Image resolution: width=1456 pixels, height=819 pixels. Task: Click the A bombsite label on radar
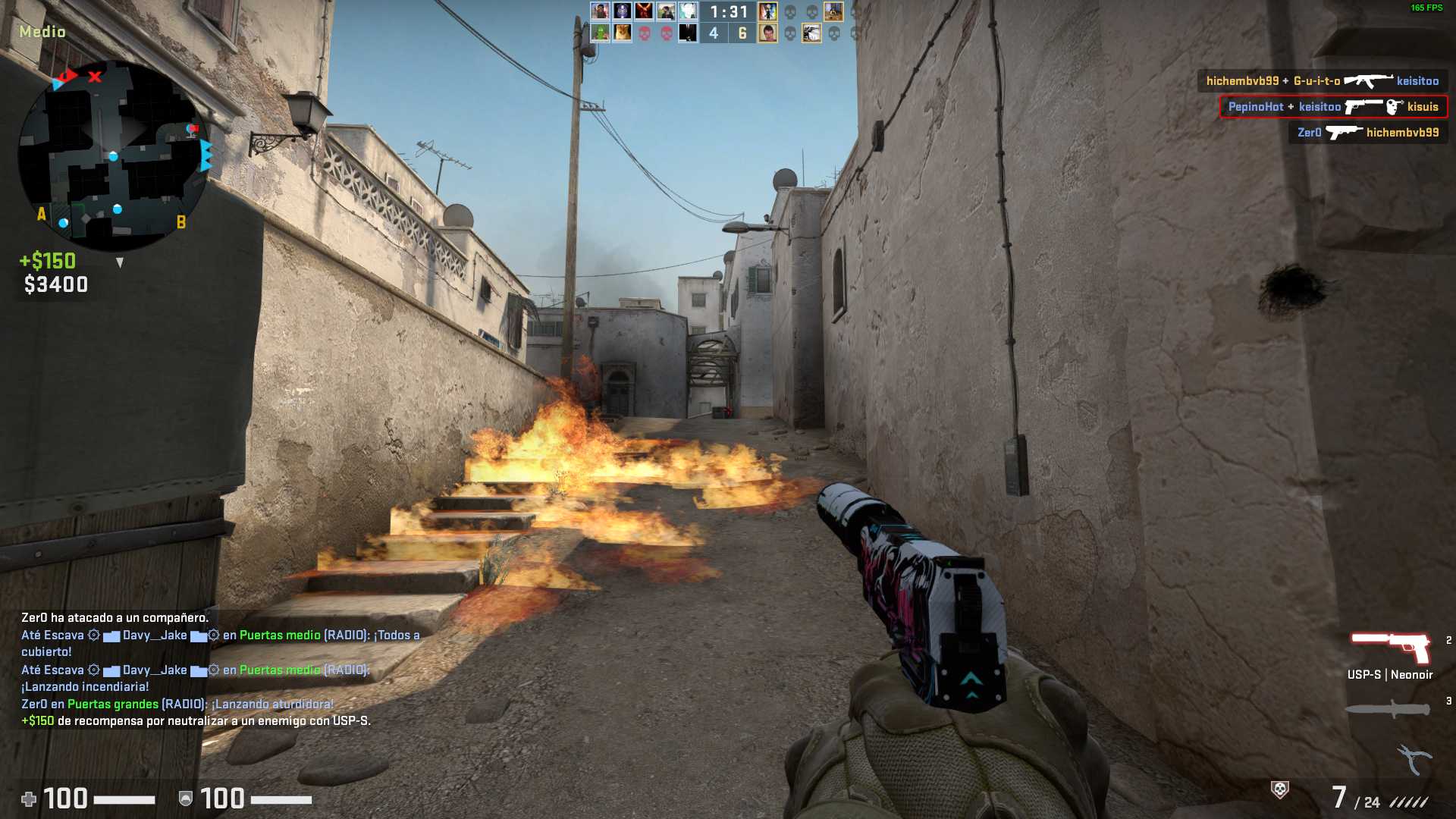[x=42, y=214]
